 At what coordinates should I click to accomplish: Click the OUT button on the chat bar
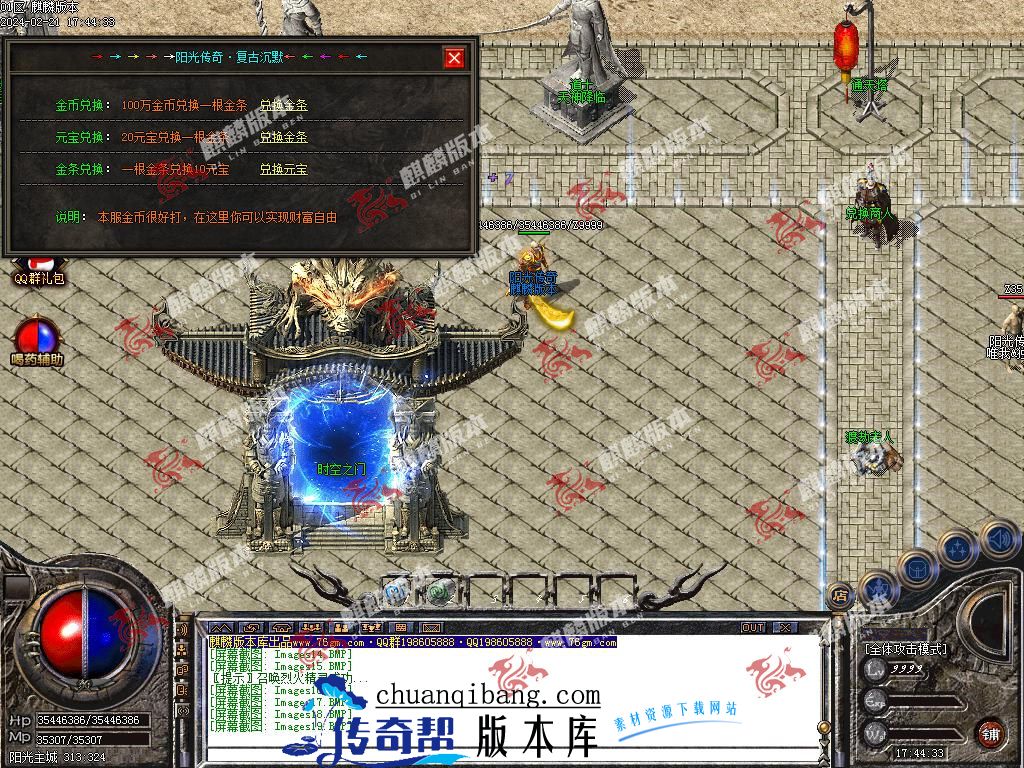[753, 628]
